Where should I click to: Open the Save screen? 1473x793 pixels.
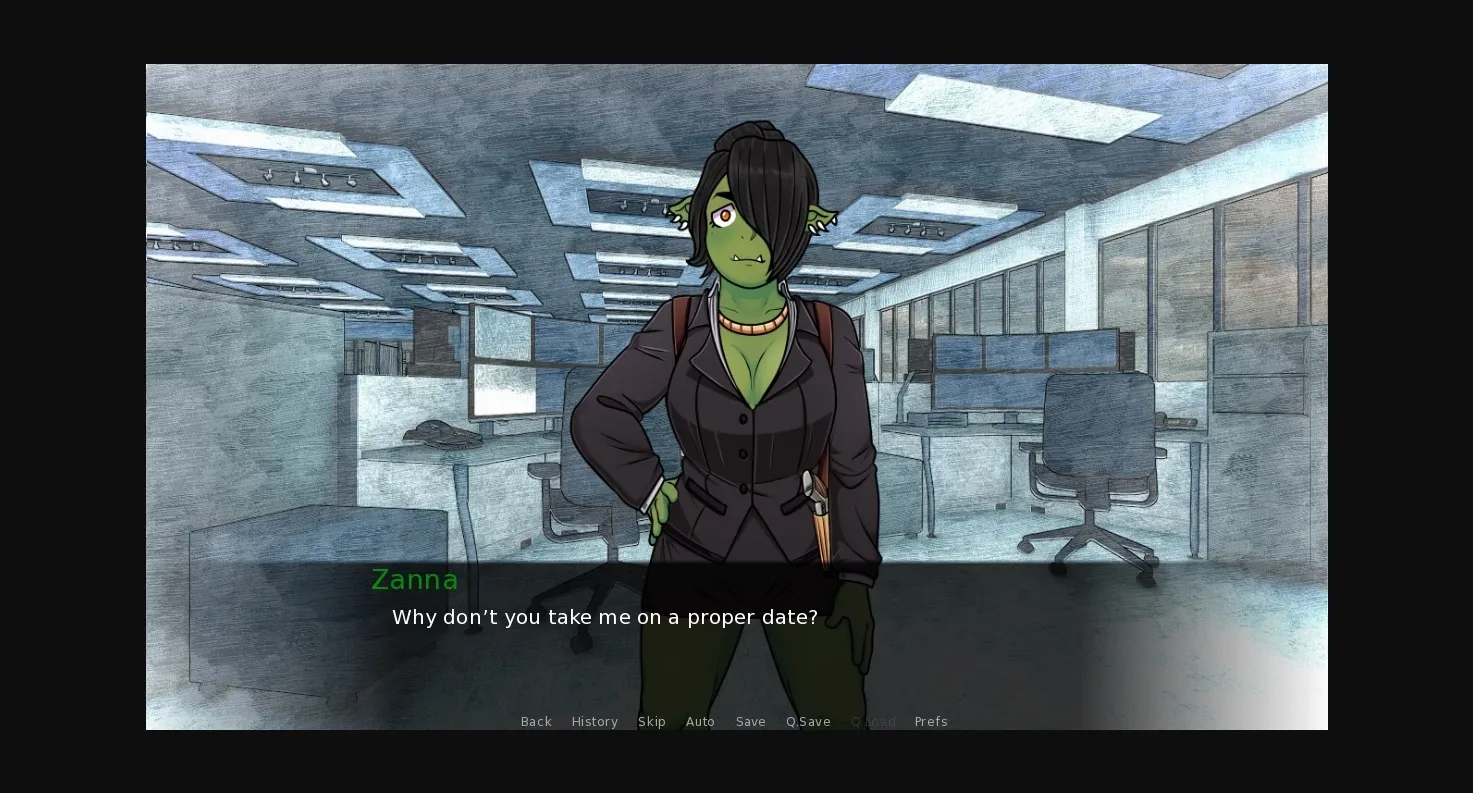click(751, 721)
